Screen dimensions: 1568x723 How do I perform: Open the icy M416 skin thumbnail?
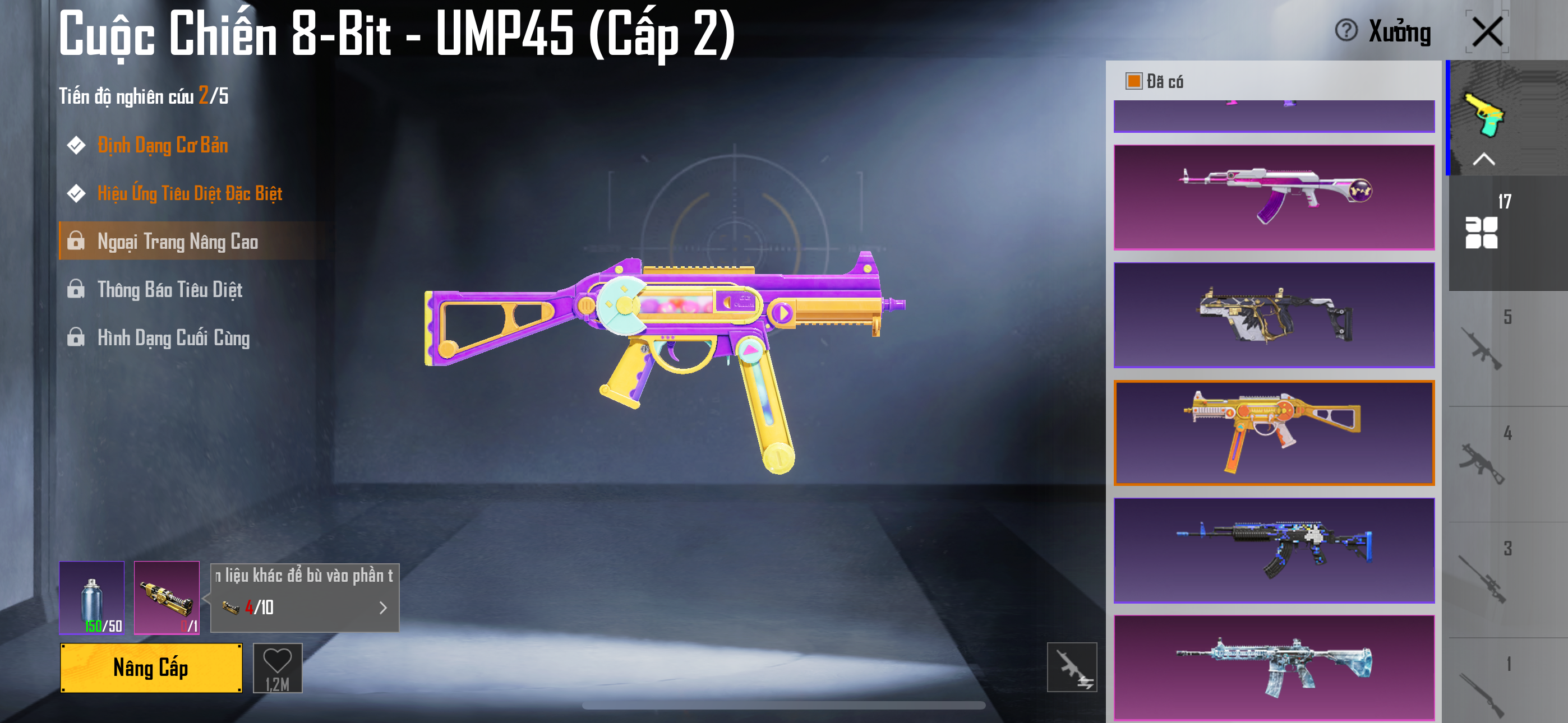click(1274, 668)
